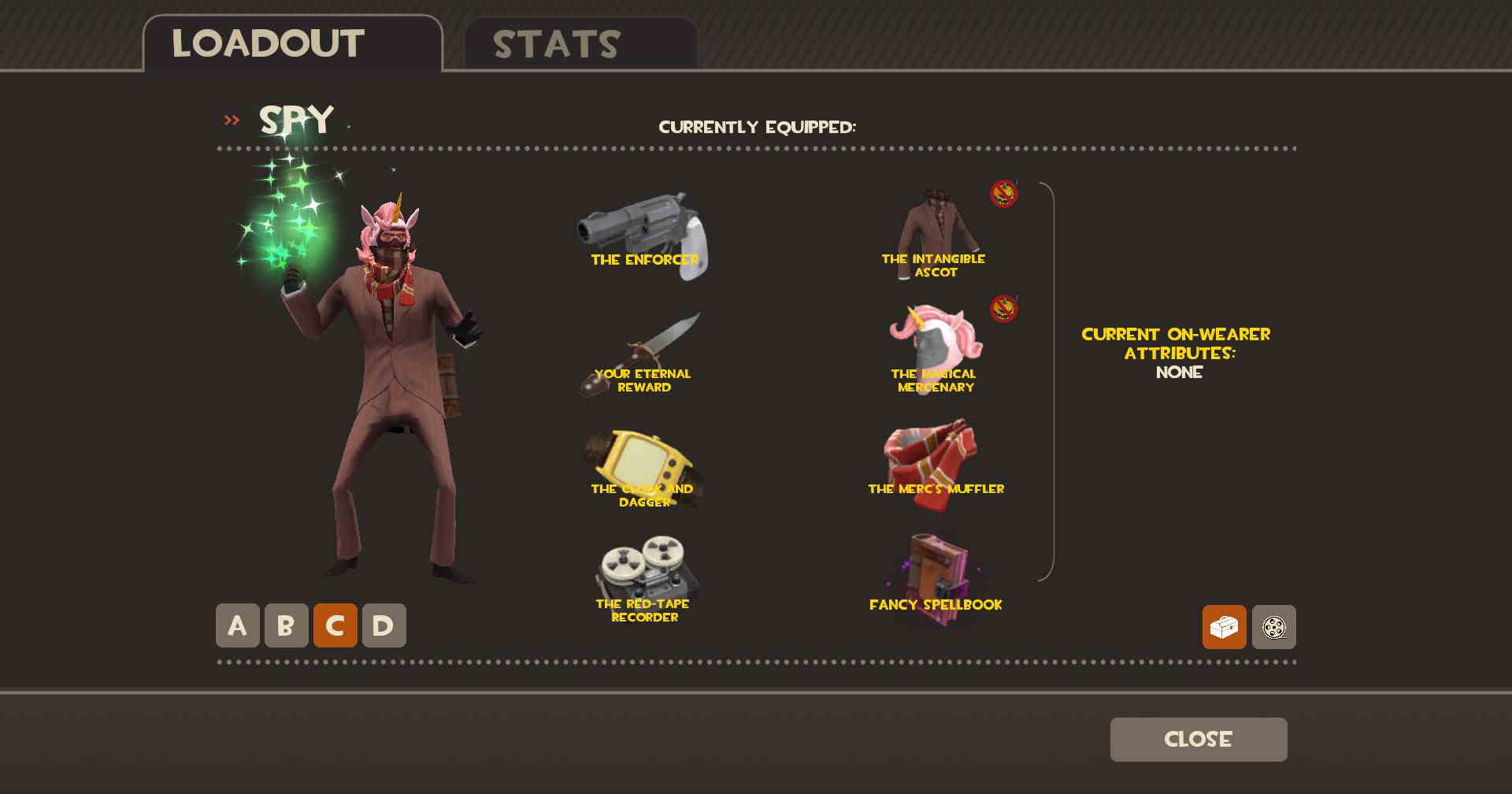
Task: Switch to loadout preset A
Action: tap(237, 625)
